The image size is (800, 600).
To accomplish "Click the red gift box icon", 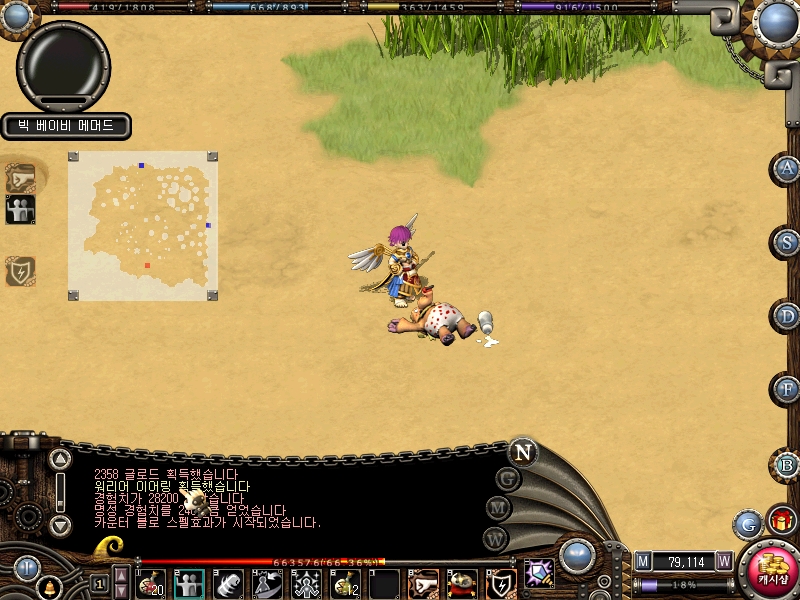I will (780, 521).
